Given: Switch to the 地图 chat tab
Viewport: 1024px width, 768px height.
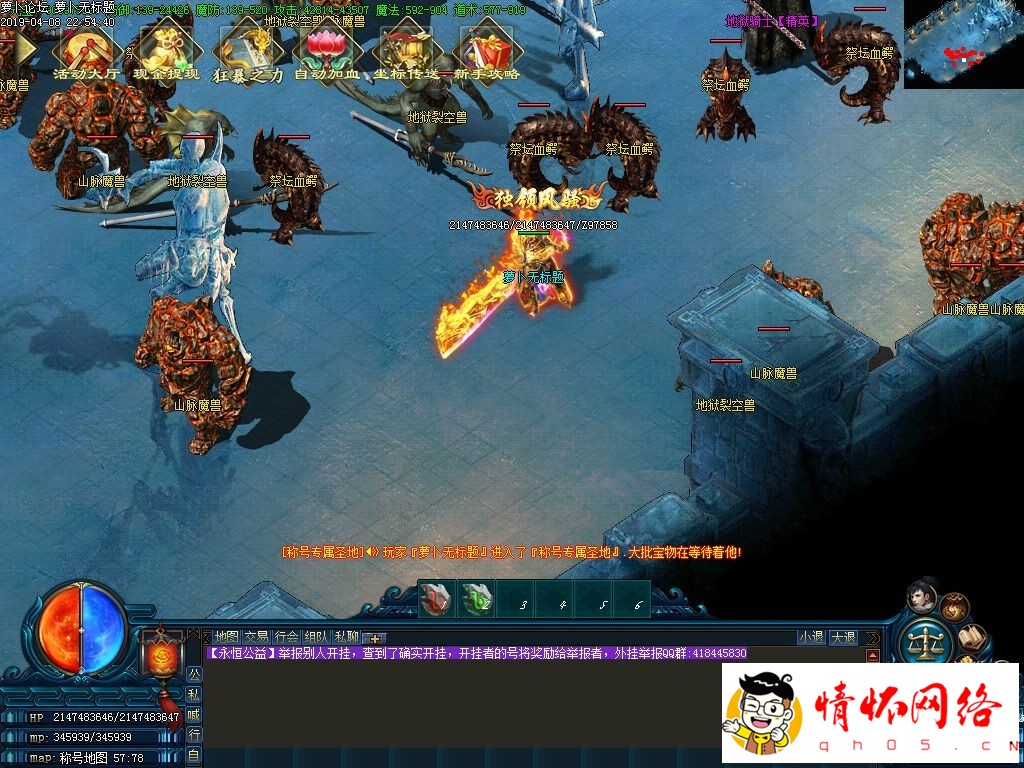Looking at the screenshot, I should (227, 637).
